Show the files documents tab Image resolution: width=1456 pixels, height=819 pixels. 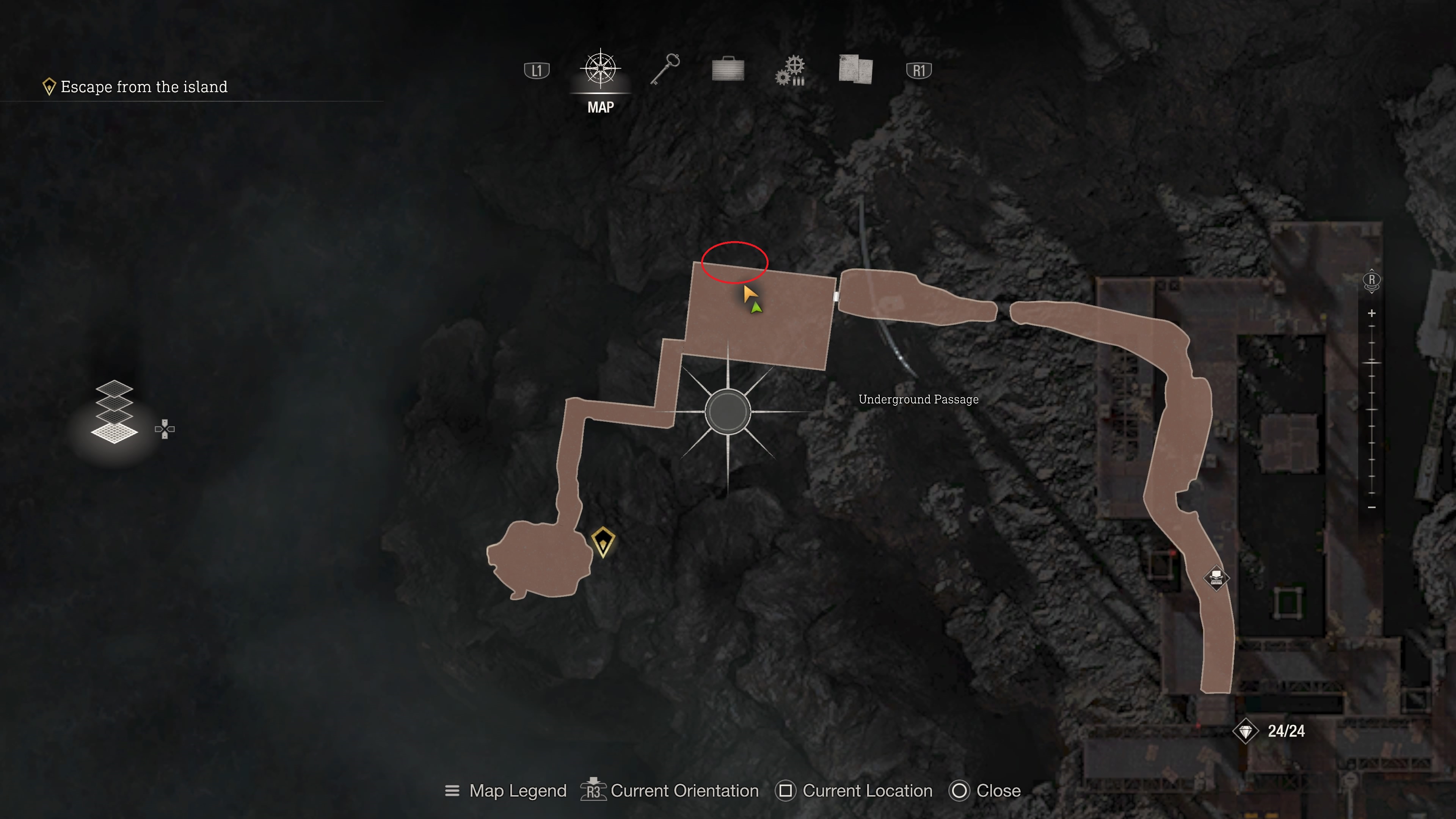855,69
